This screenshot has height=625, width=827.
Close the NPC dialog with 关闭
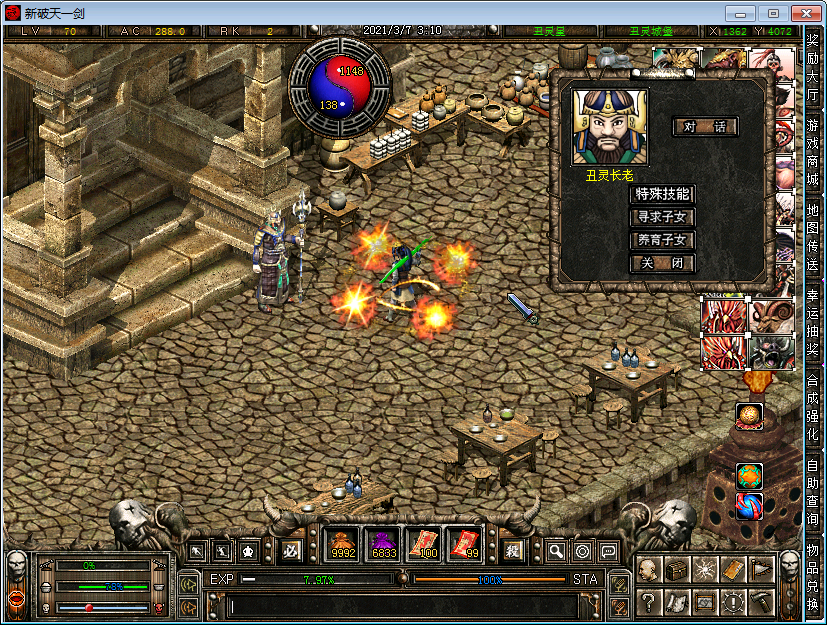pos(662,264)
